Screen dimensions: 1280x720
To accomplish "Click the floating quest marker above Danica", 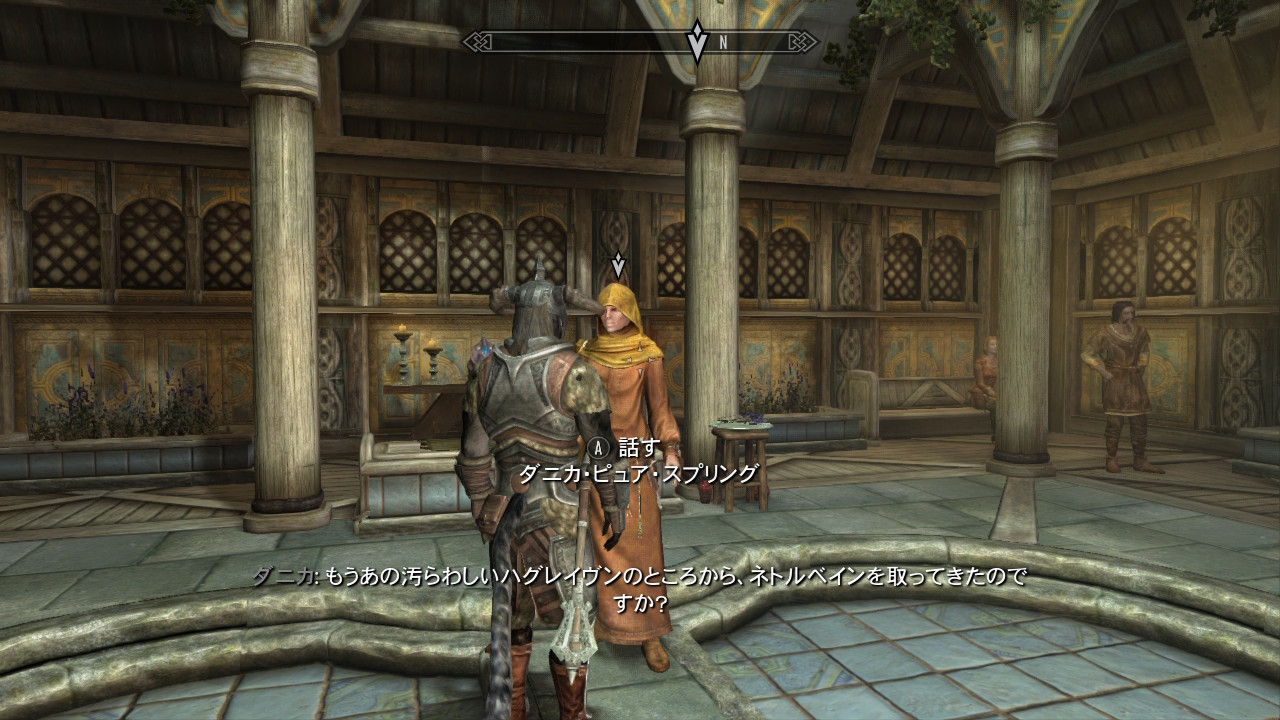I will pyautogui.click(x=618, y=264).
